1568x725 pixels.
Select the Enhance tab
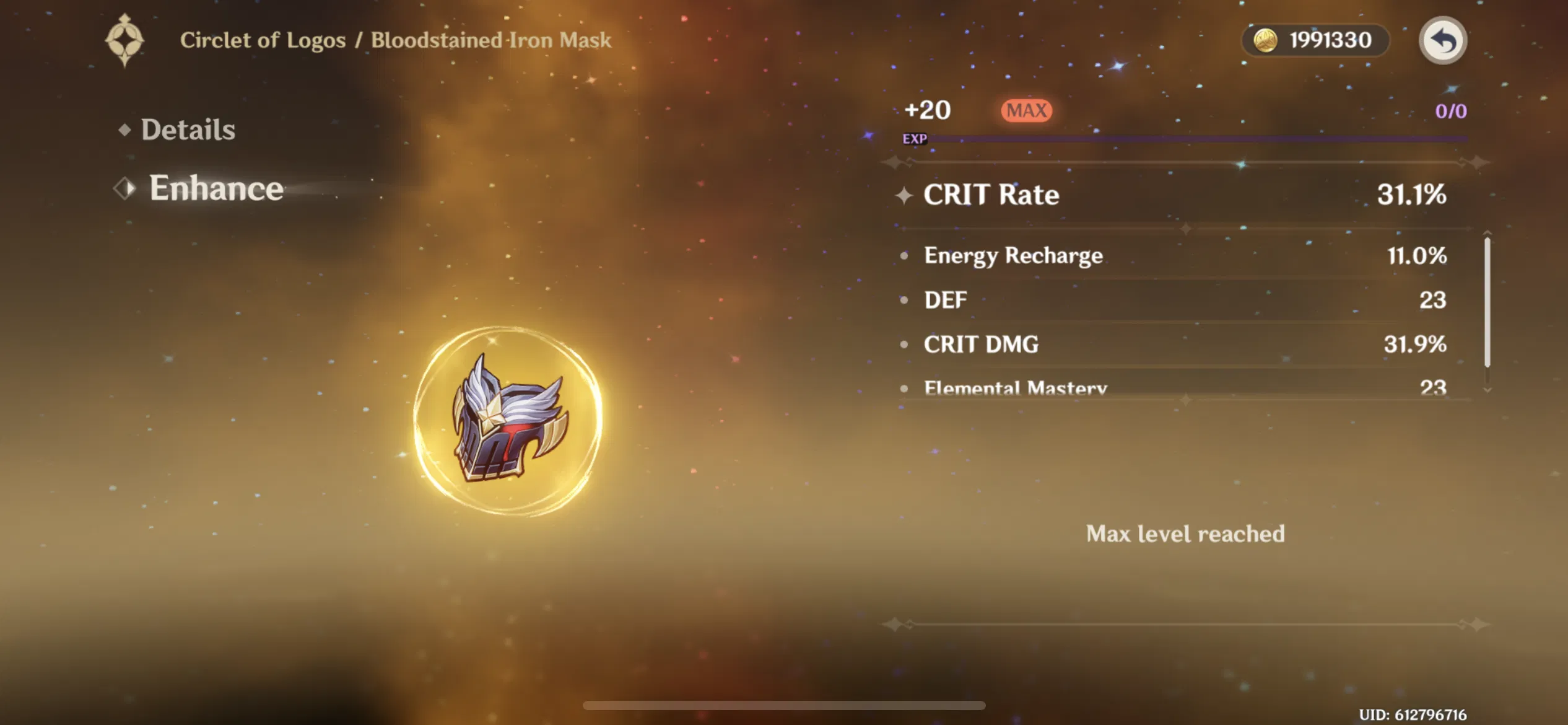click(x=216, y=187)
